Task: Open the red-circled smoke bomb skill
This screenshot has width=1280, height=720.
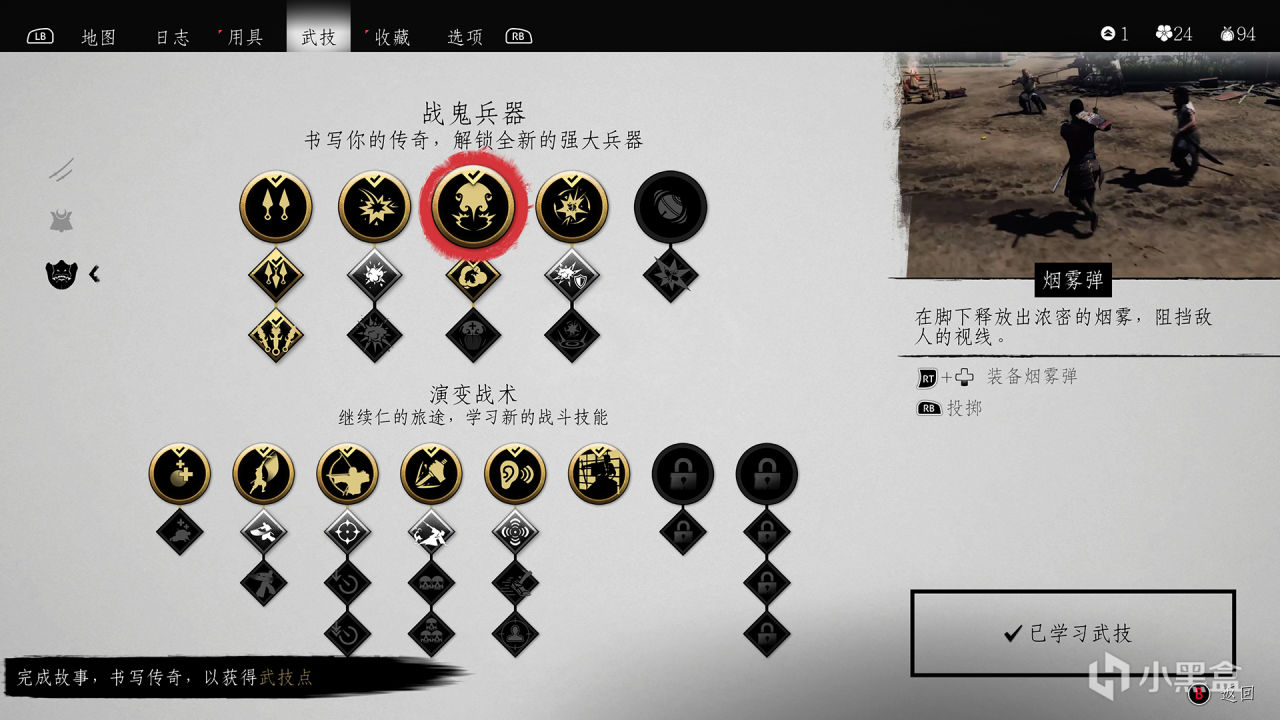Action: point(474,208)
